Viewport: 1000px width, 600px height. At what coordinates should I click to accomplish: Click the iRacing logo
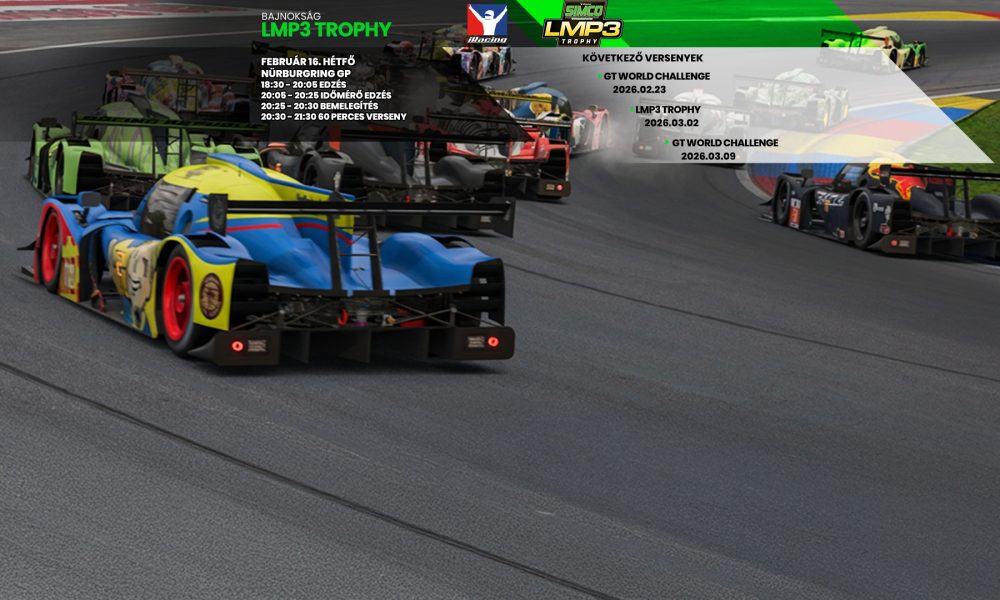click(x=487, y=23)
